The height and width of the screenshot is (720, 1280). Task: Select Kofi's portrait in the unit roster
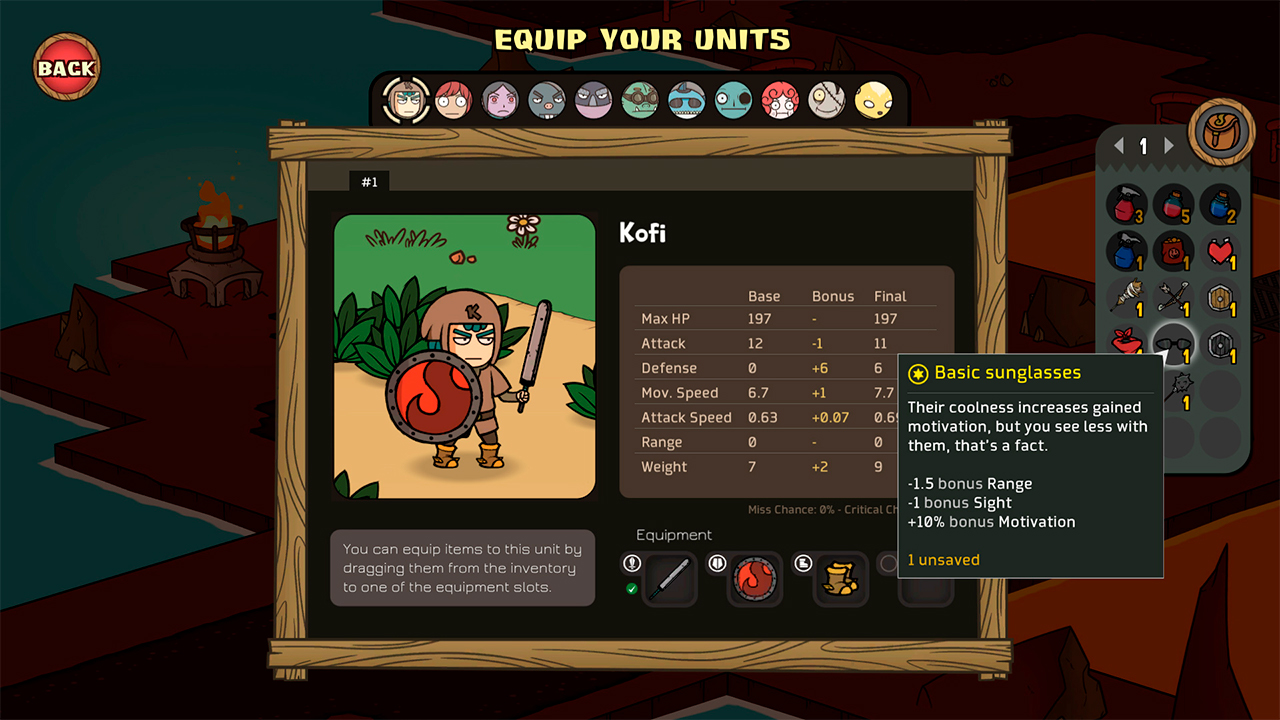point(407,101)
